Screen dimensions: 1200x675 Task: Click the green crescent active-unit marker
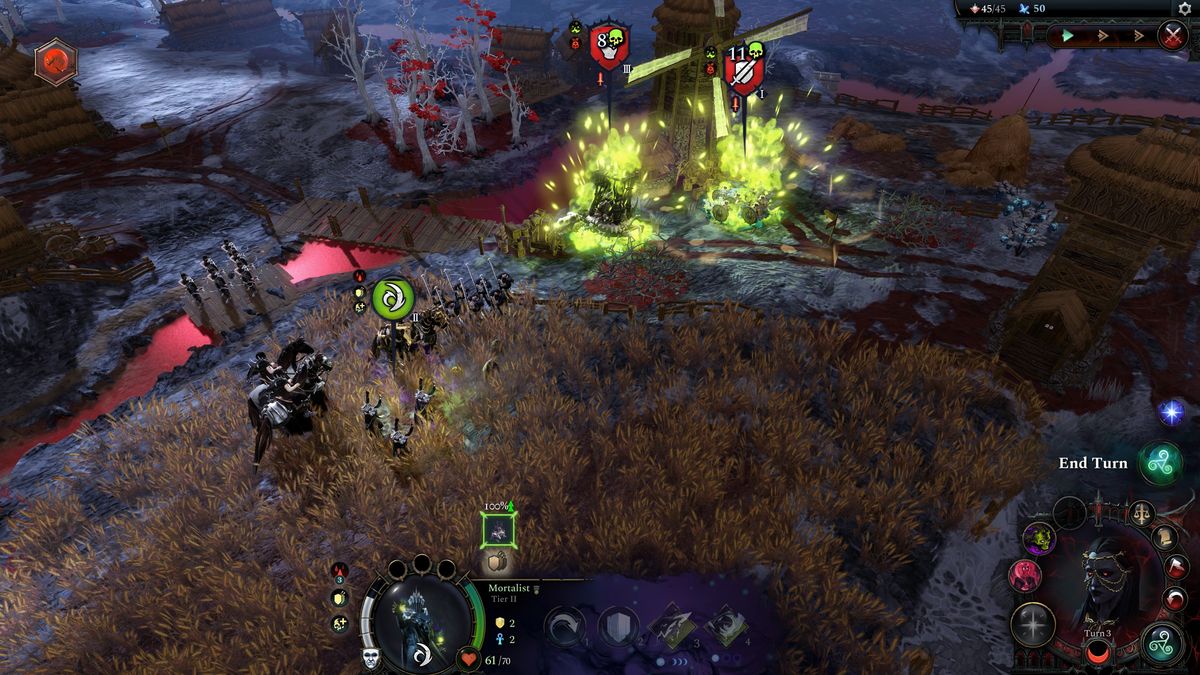point(392,298)
